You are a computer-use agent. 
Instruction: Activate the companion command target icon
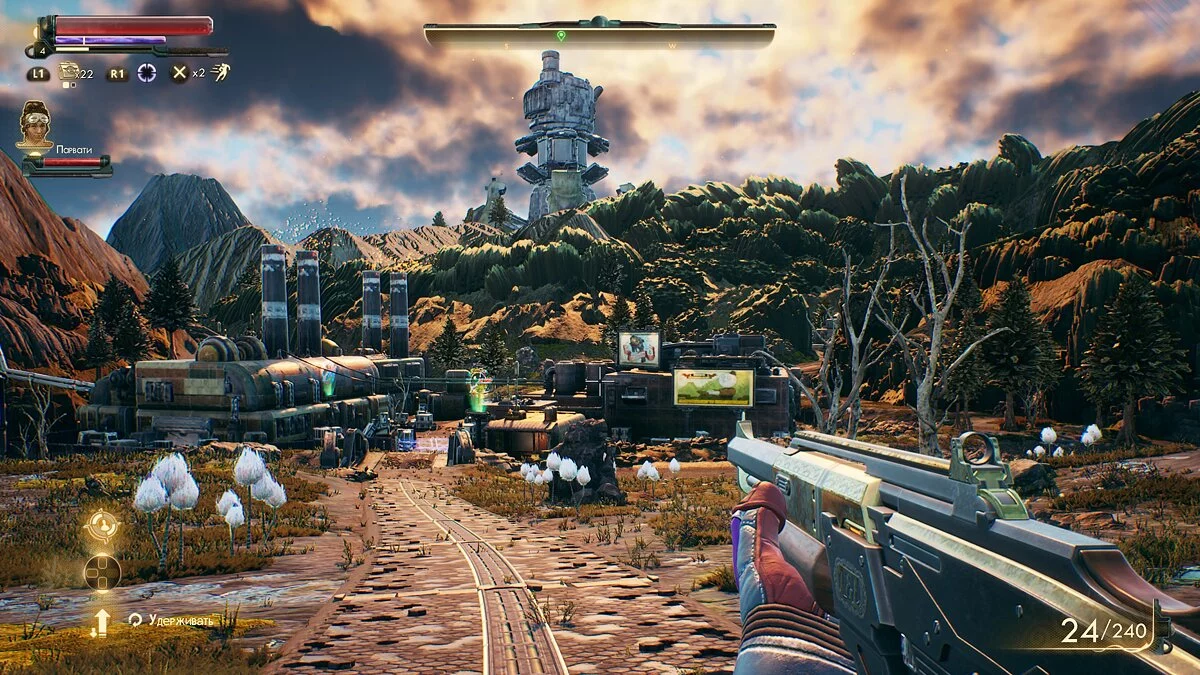click(102, 525)
